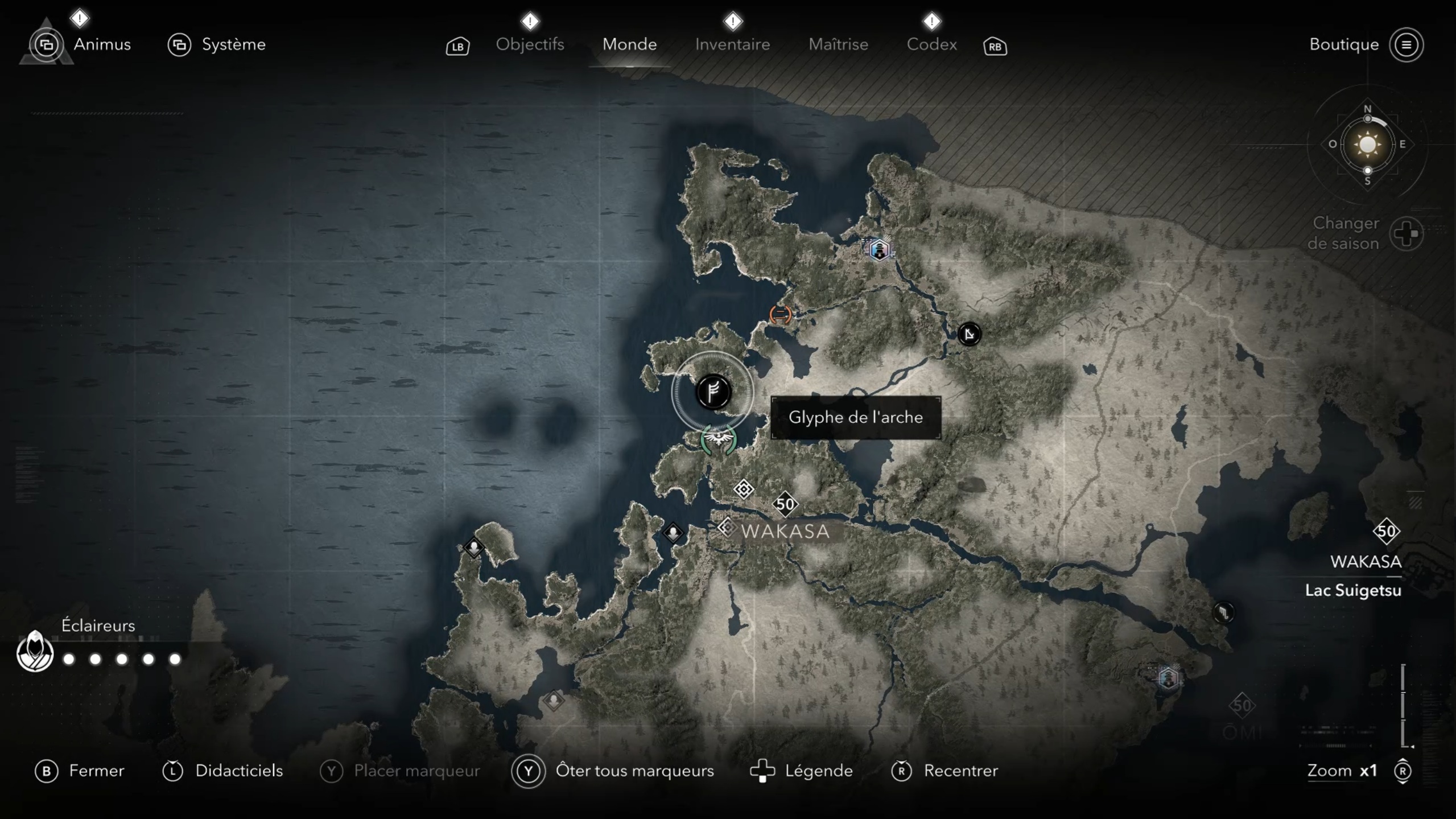Open the Système menu
Screen dimensions: 1456x819
tap(233, 44)
